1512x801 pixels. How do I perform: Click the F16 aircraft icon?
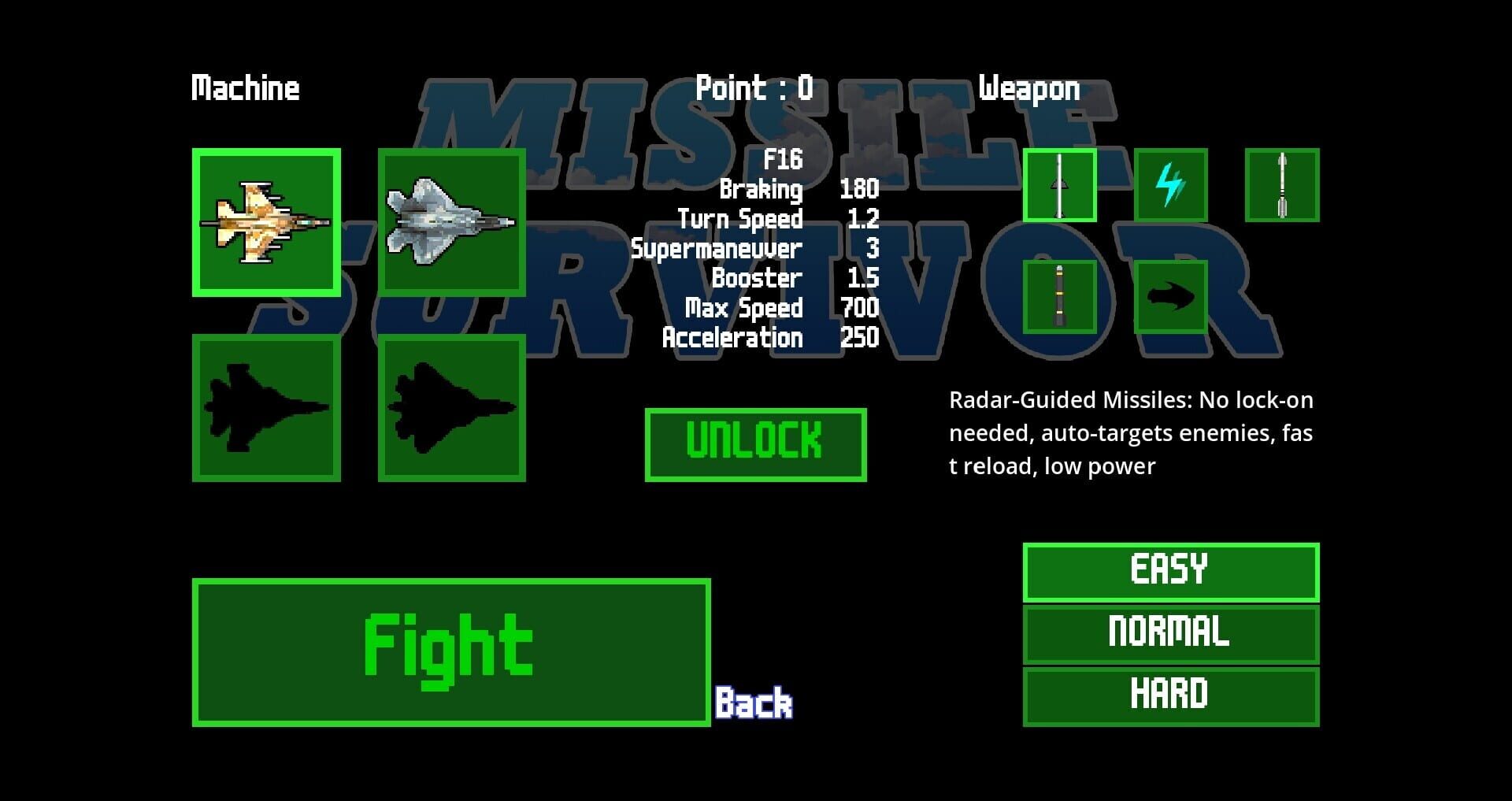(x=264, y=223)
